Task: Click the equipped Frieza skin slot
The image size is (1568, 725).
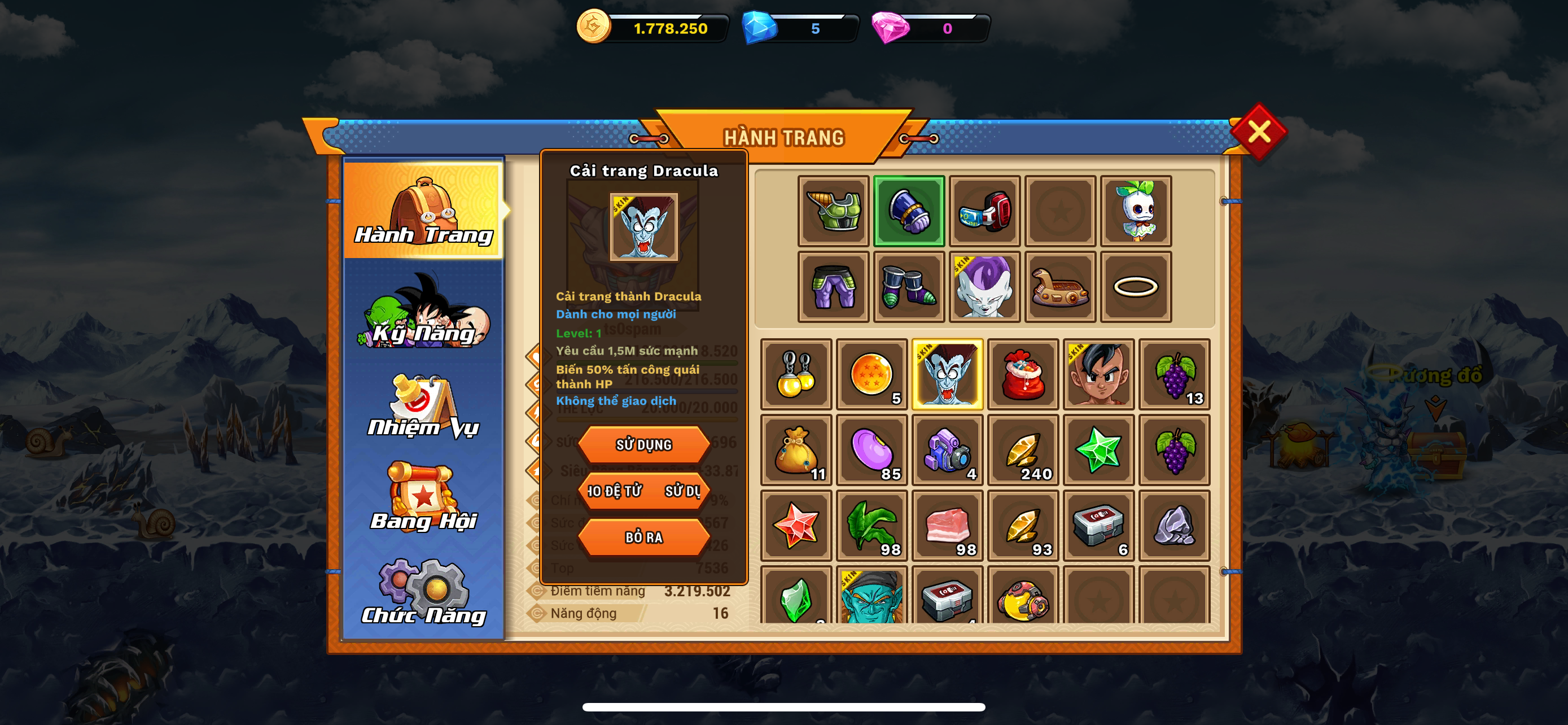Action: (984, 287)
